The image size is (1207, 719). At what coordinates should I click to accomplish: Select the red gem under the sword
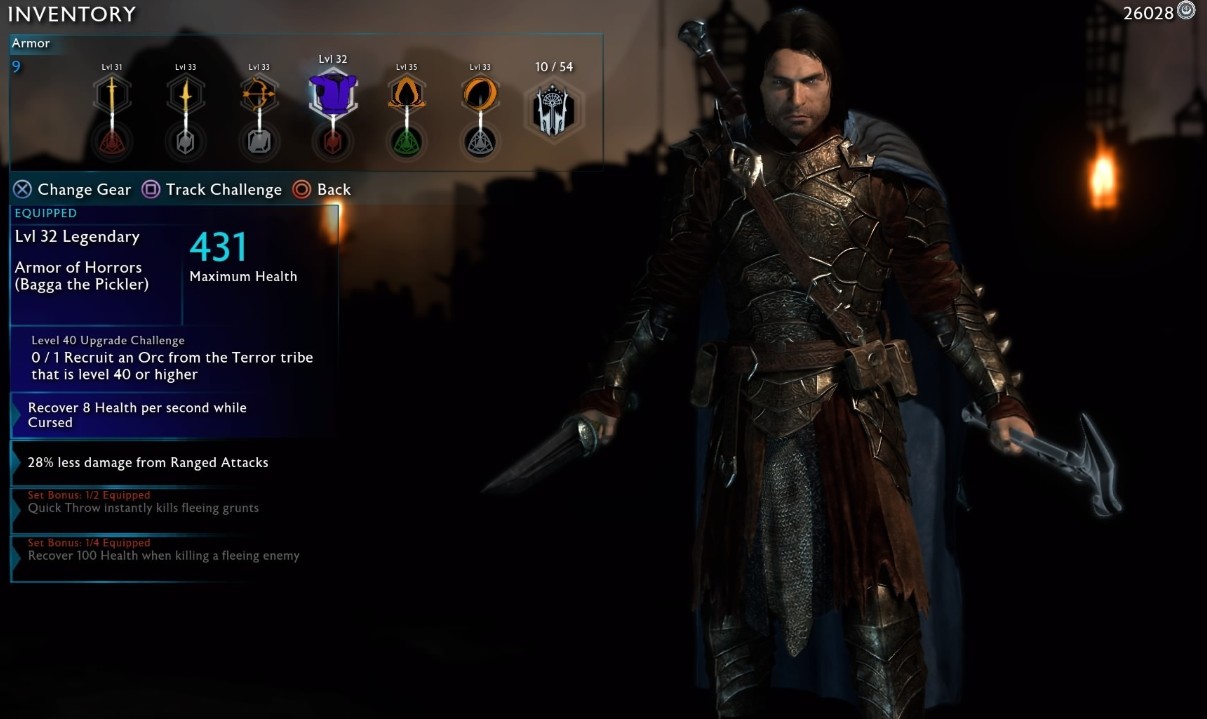click(x=112, y=141)
